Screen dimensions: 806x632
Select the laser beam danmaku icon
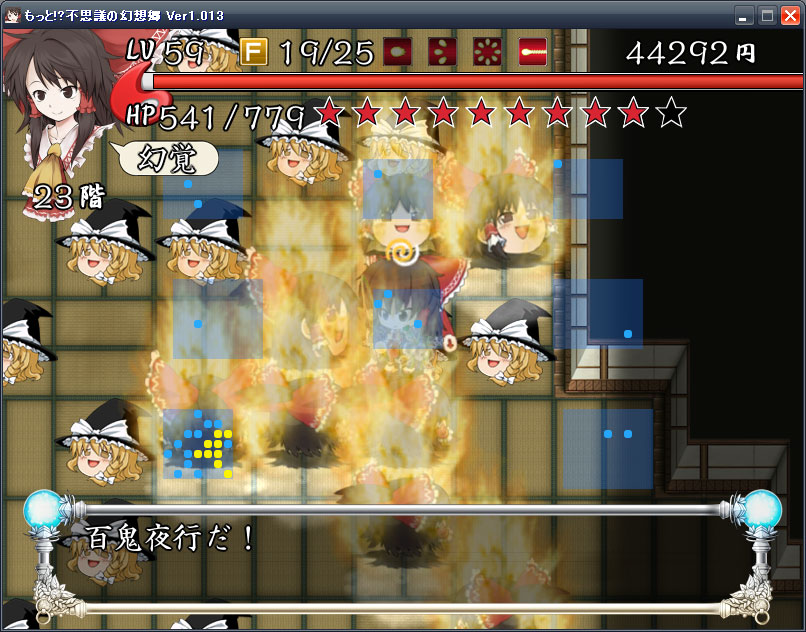tap(534, 51)
